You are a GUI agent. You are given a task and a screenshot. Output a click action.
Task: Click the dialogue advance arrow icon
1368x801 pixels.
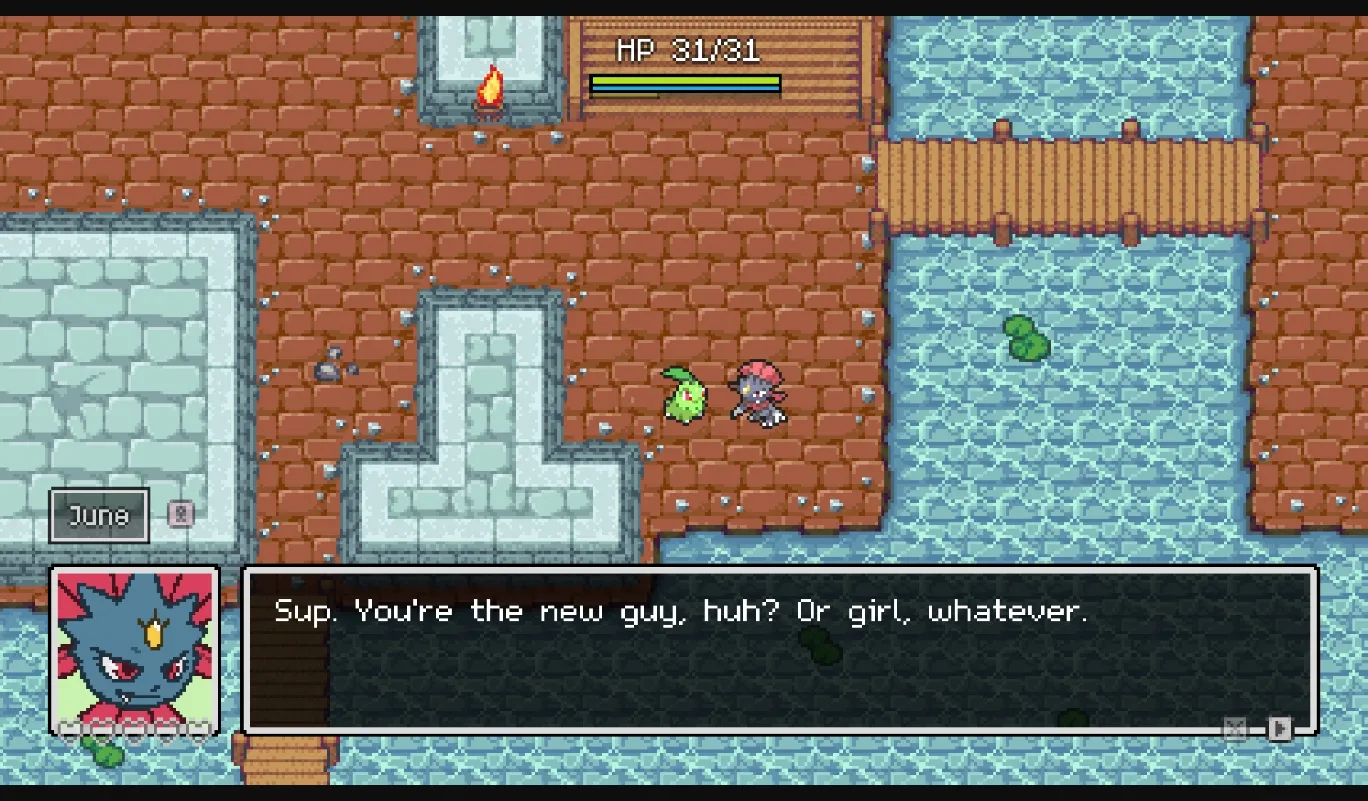(1280, 728)
